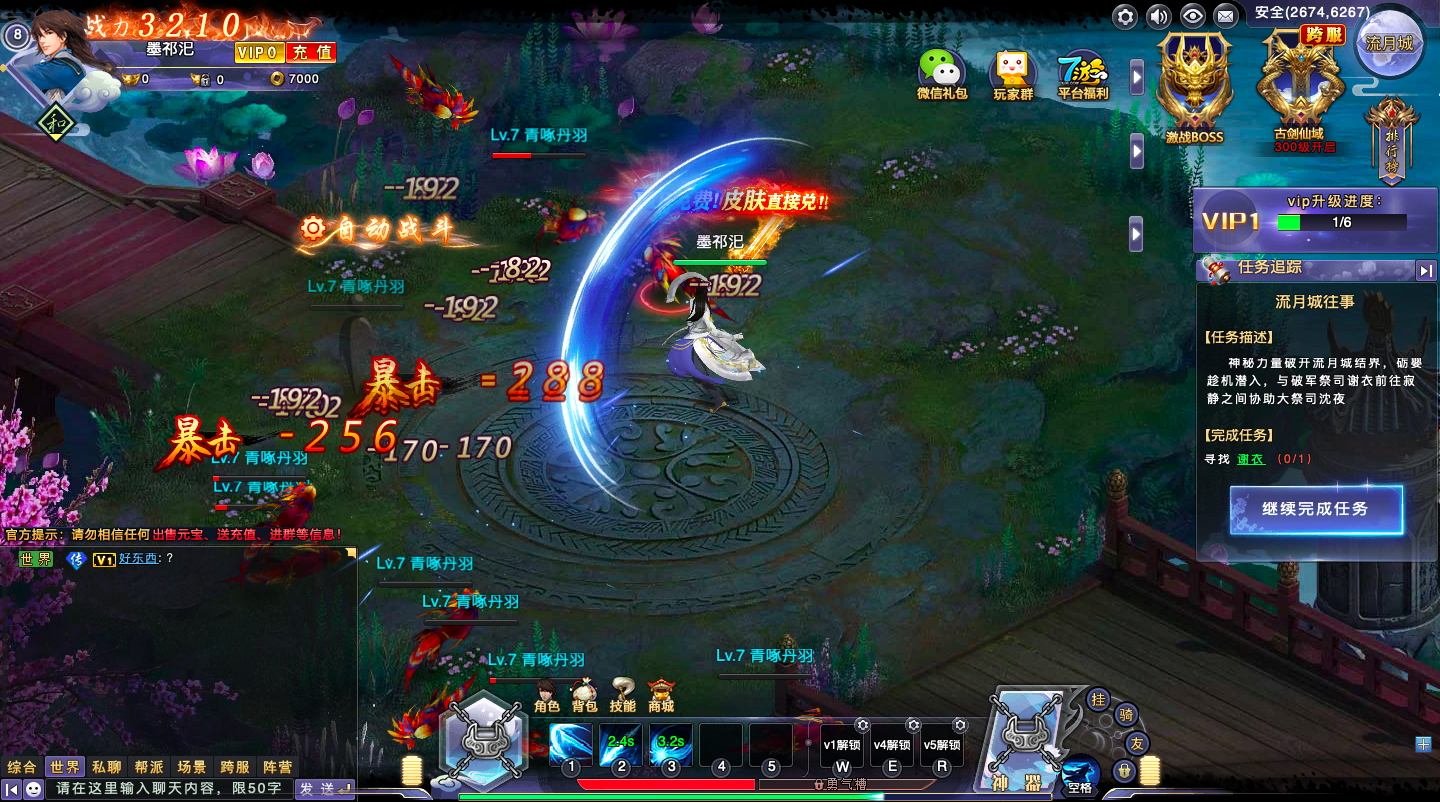This screenshot has height=803, width=1440.
Task: Open the 商城 shop
Action: coord(661,696)
